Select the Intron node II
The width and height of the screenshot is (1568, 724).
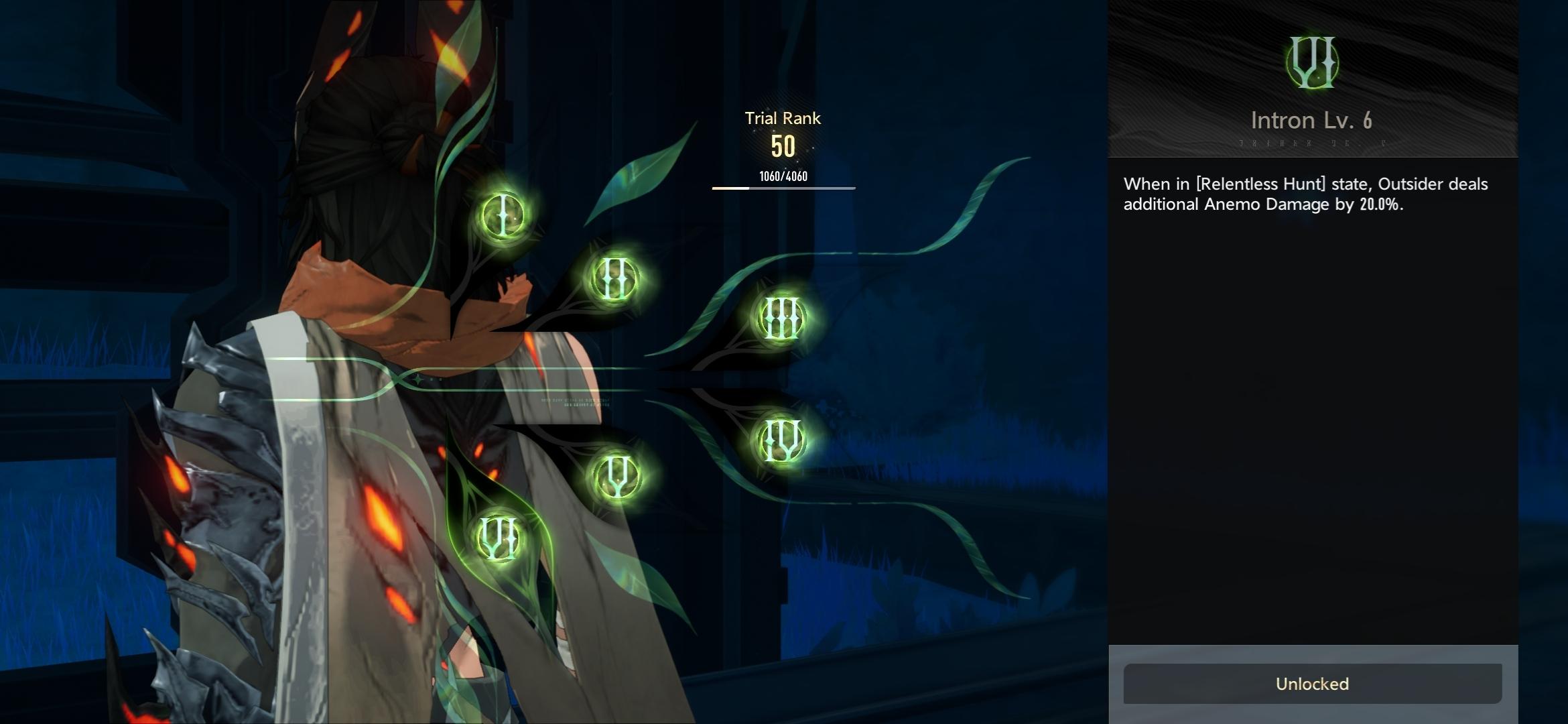[614, 278]
